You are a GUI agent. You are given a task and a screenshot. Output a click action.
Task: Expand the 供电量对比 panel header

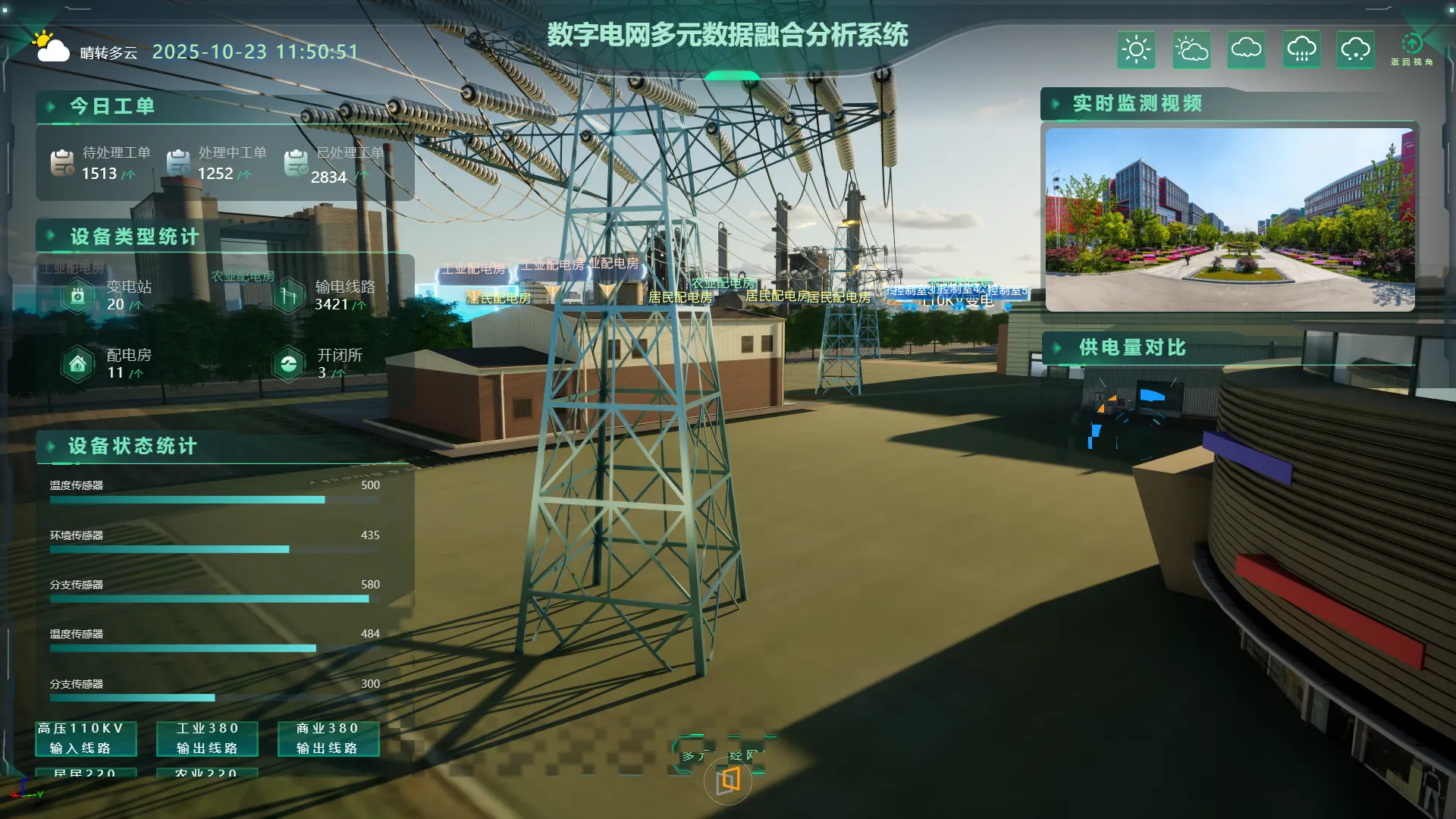pos(1131,348)
